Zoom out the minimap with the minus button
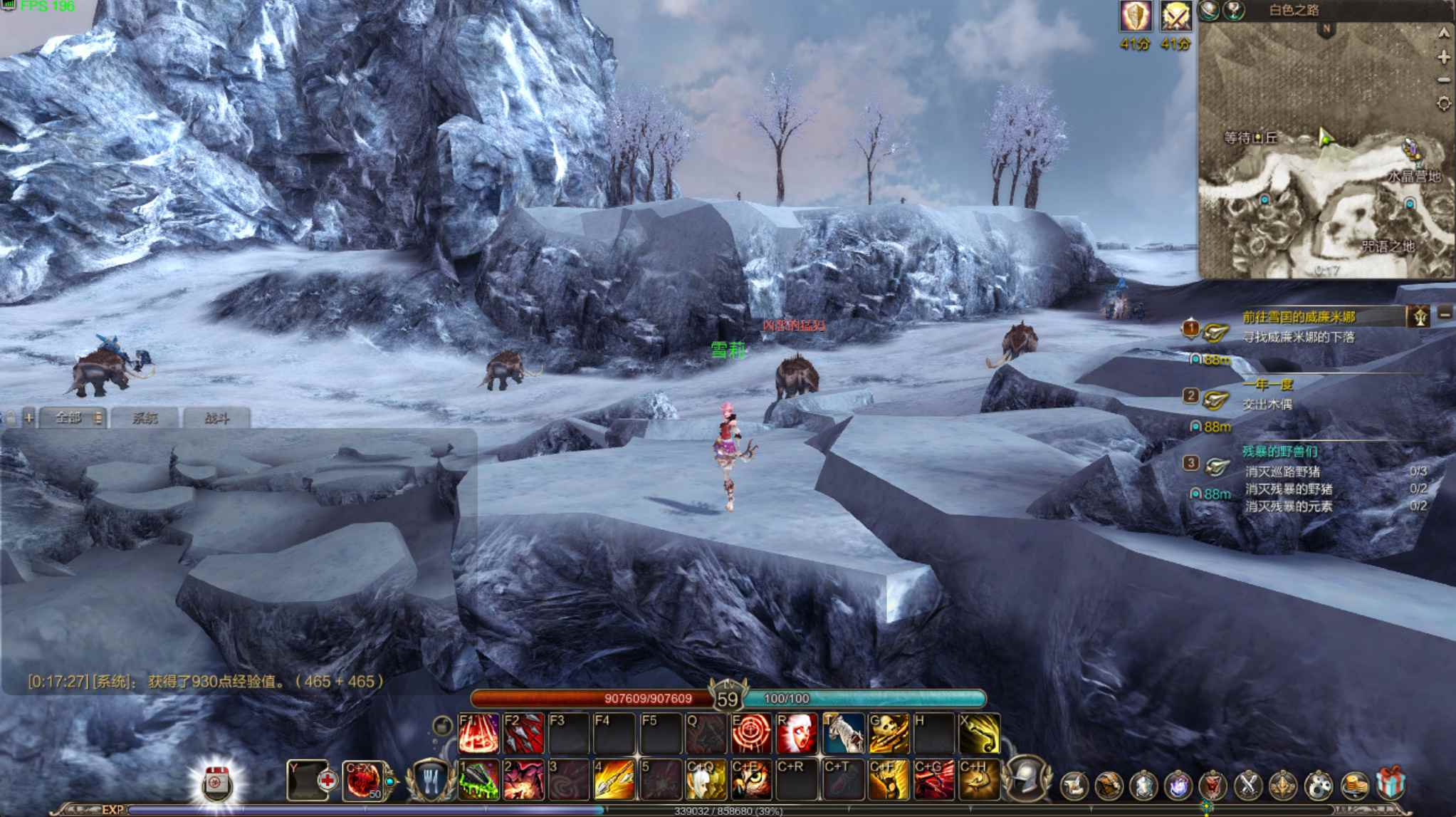 [x=1443, y=80]
